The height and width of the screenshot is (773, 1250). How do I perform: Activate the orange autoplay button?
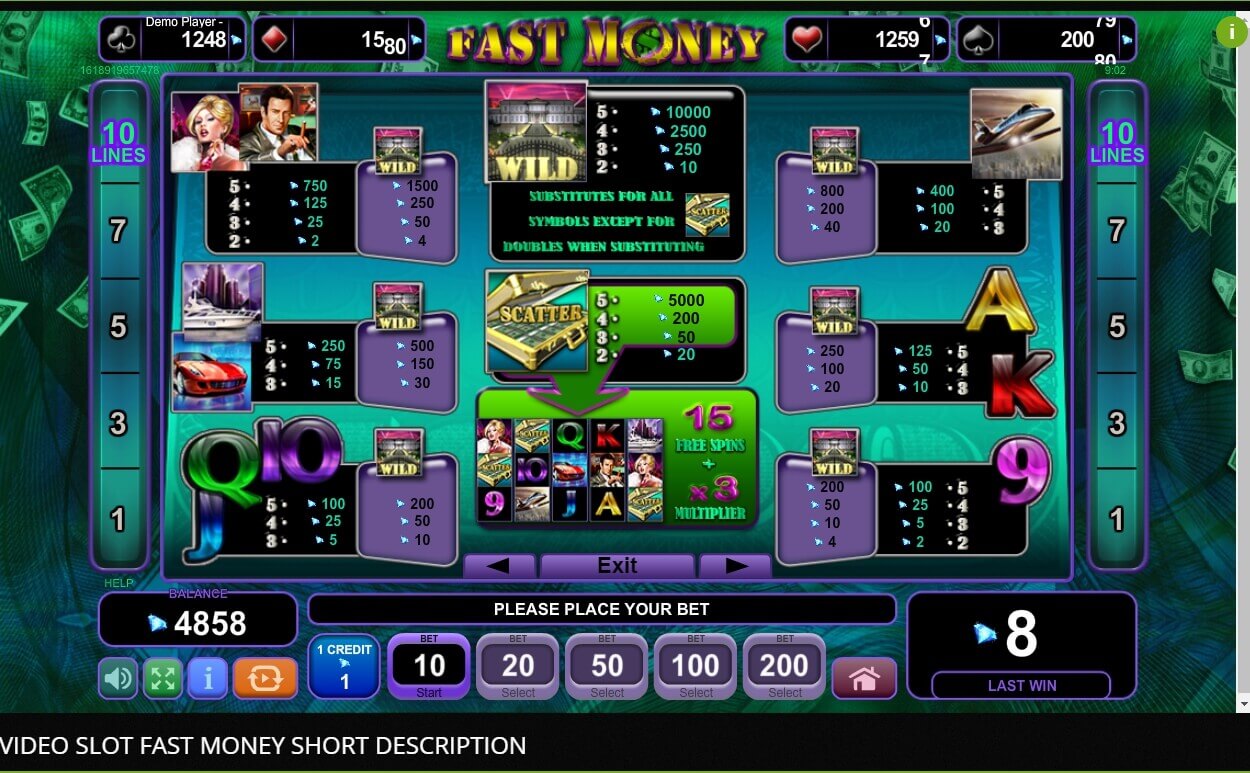point(265,678)
